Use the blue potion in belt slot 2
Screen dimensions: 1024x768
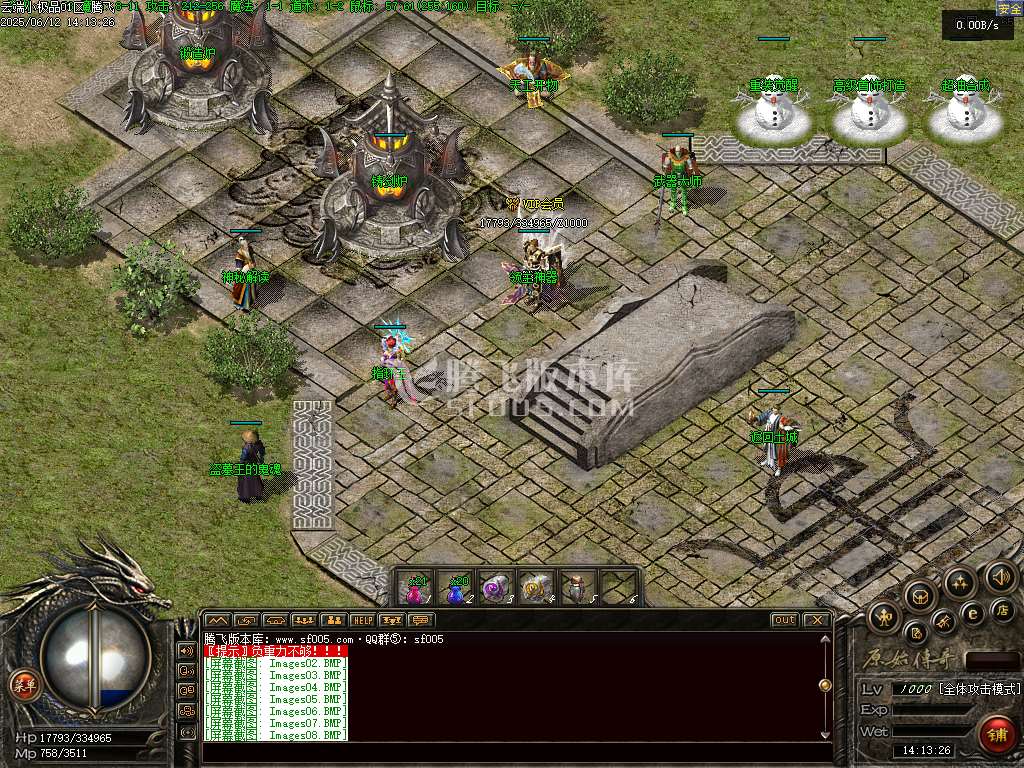pos(456,590)
